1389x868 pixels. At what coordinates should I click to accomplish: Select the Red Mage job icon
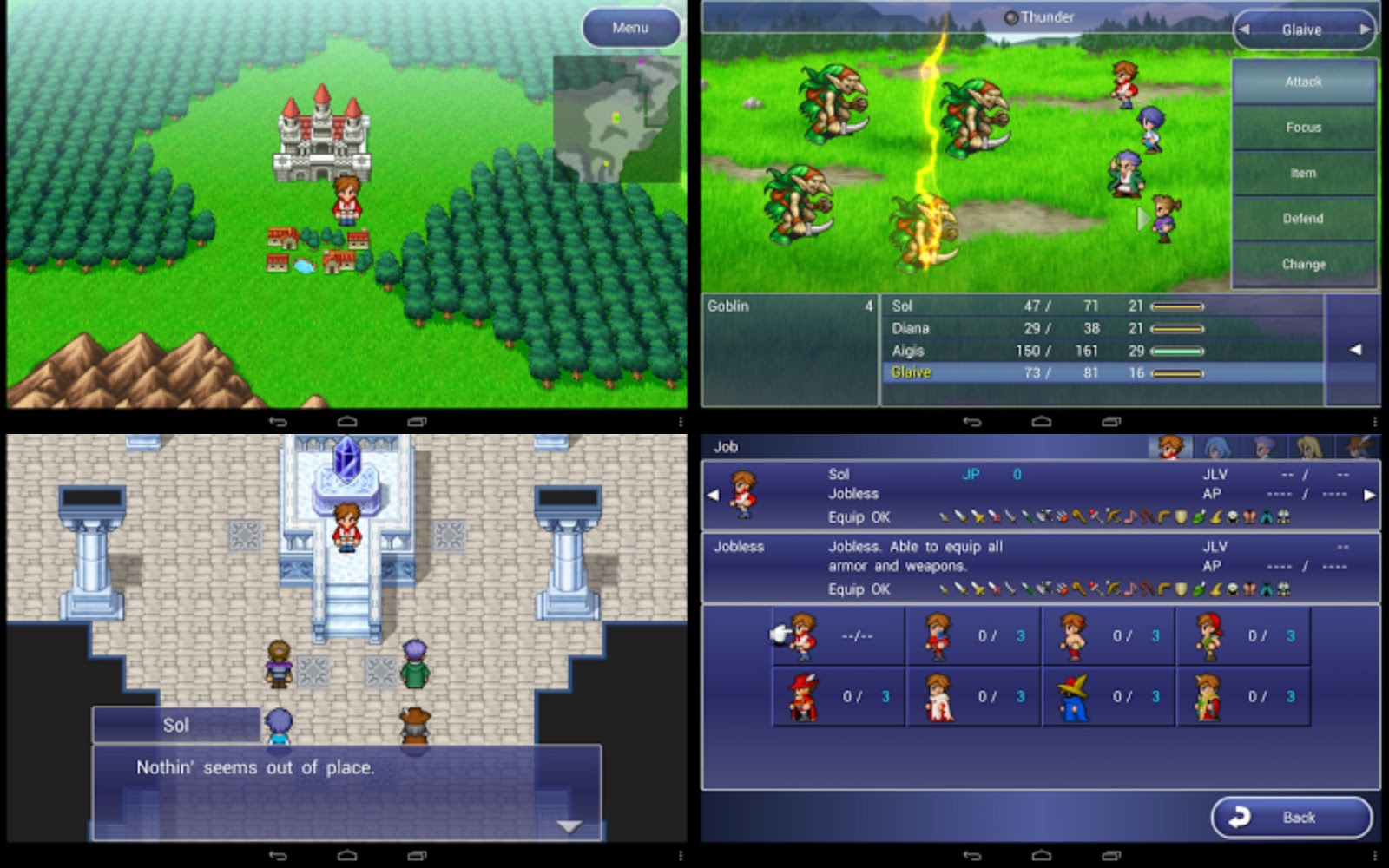click(799, 694)
